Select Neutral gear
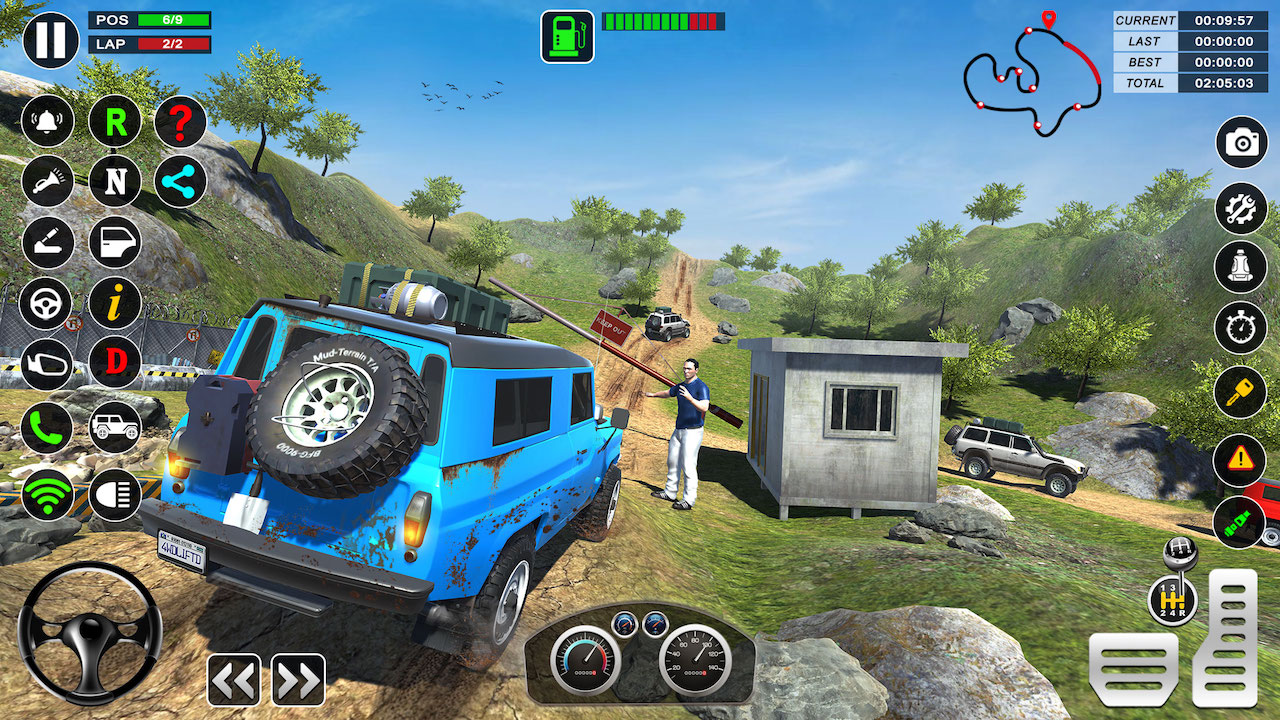Screen dimensions: 1280x720 pos(114,181)
